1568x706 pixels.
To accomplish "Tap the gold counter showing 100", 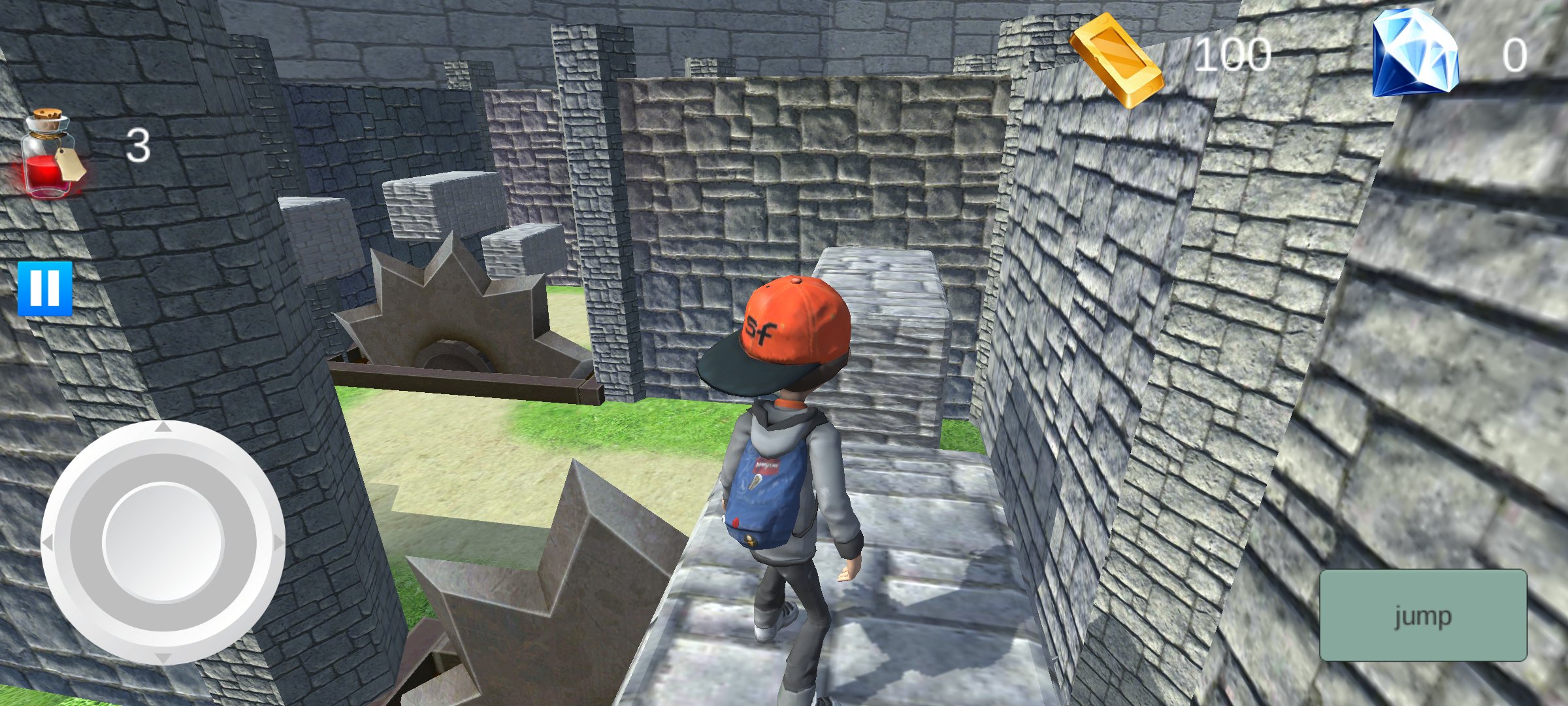I will coord(1233,52).
